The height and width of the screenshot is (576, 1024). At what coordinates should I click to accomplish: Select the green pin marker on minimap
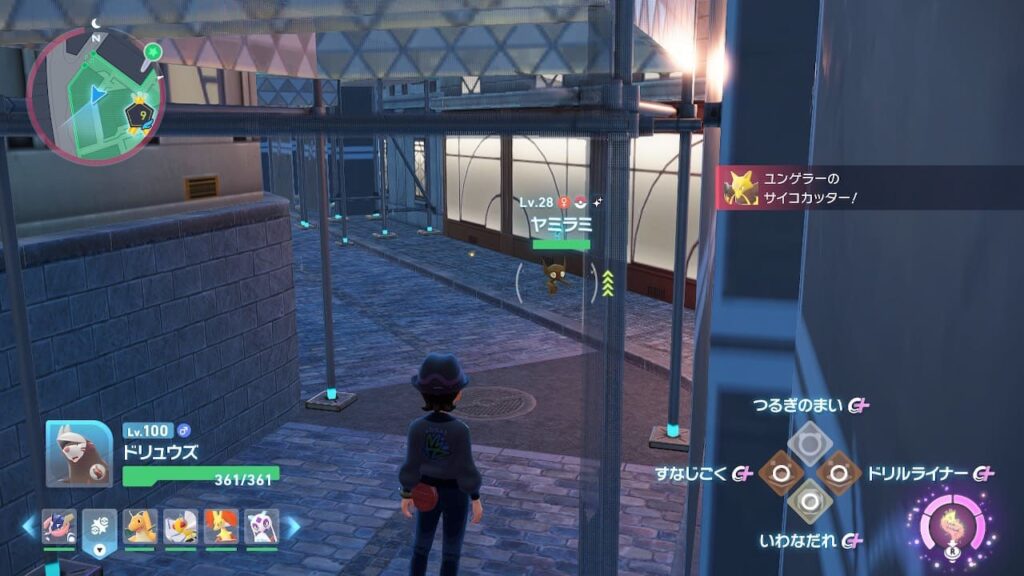(x=152, y=50)
